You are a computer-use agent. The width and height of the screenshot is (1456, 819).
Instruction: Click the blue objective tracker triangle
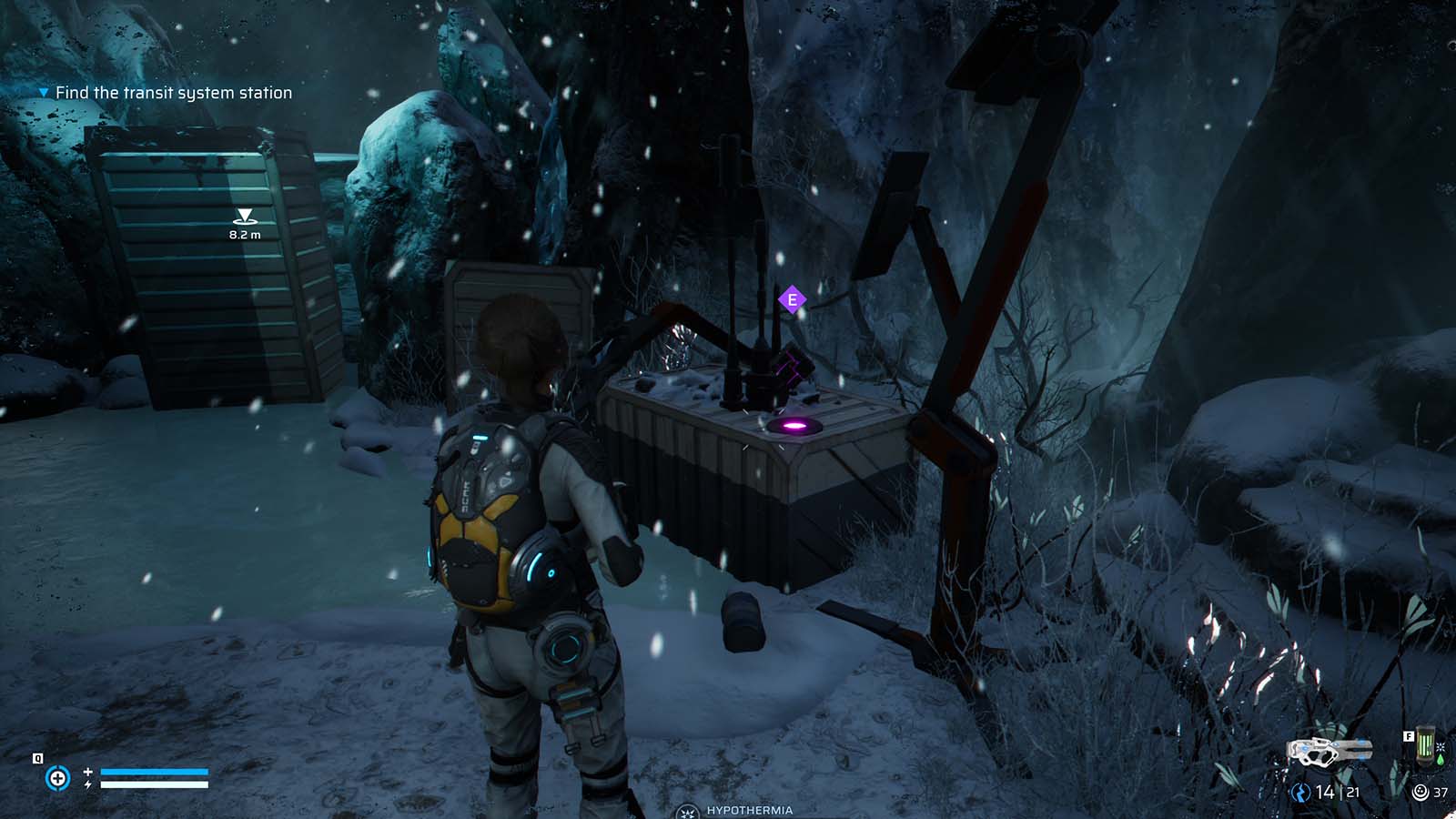42,92
